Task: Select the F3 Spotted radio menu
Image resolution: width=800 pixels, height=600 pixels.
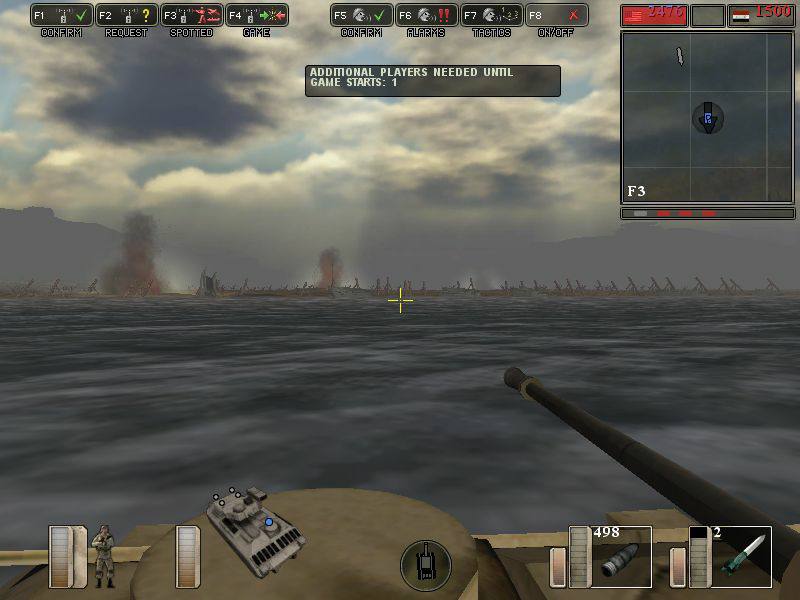Action: [x=192, y=16]
